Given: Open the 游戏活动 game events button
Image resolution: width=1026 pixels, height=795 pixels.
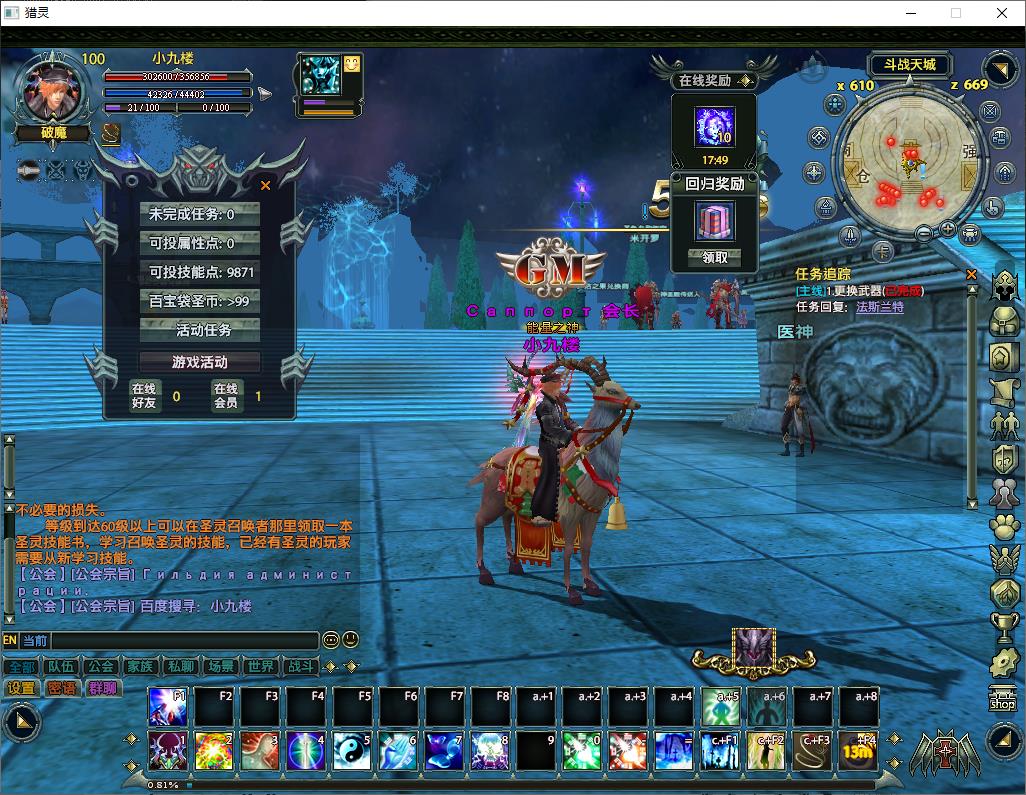Looking at the screenshot, I should pos(200,362).
